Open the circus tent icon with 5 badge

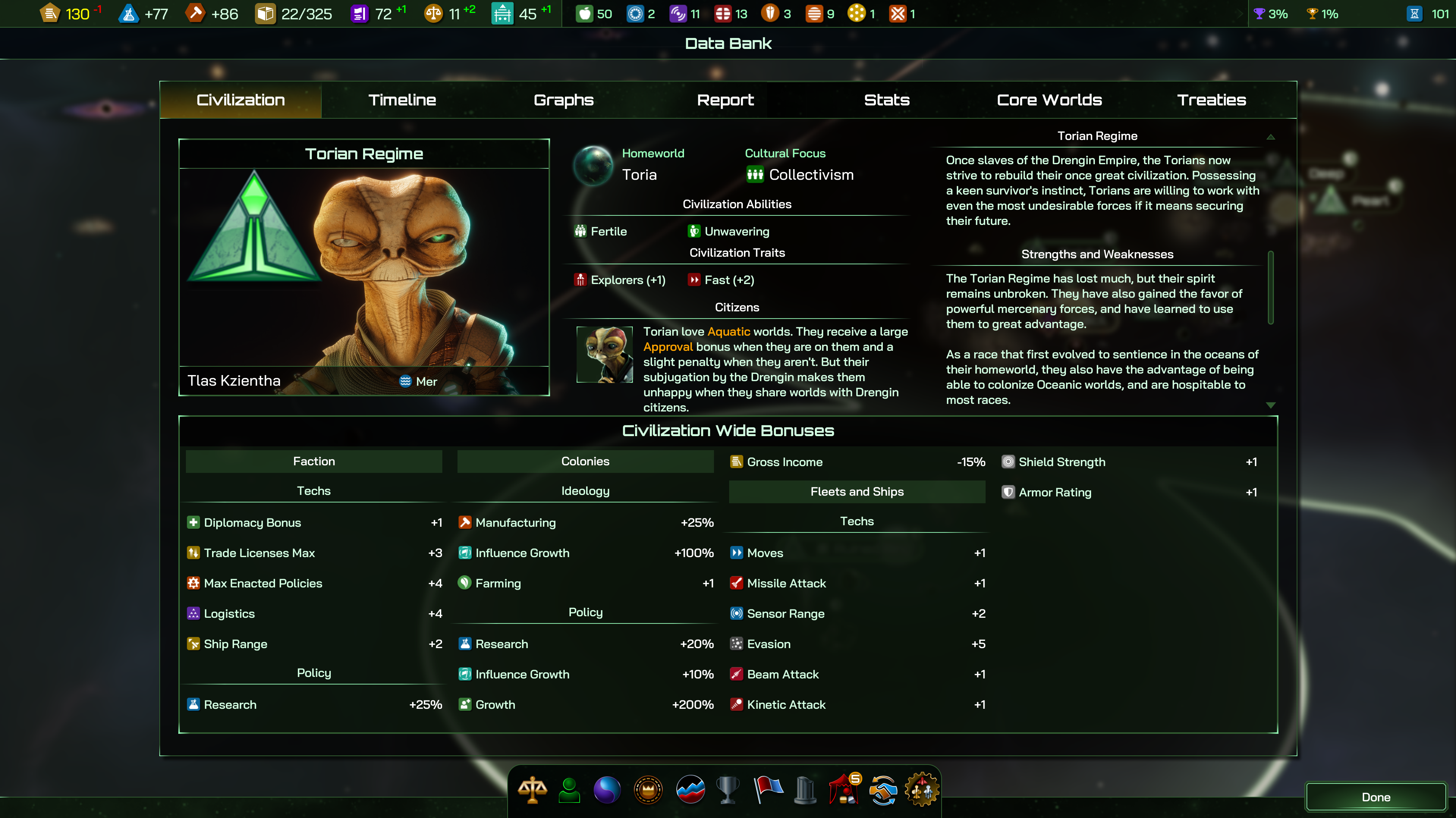[x=844, y=790]
